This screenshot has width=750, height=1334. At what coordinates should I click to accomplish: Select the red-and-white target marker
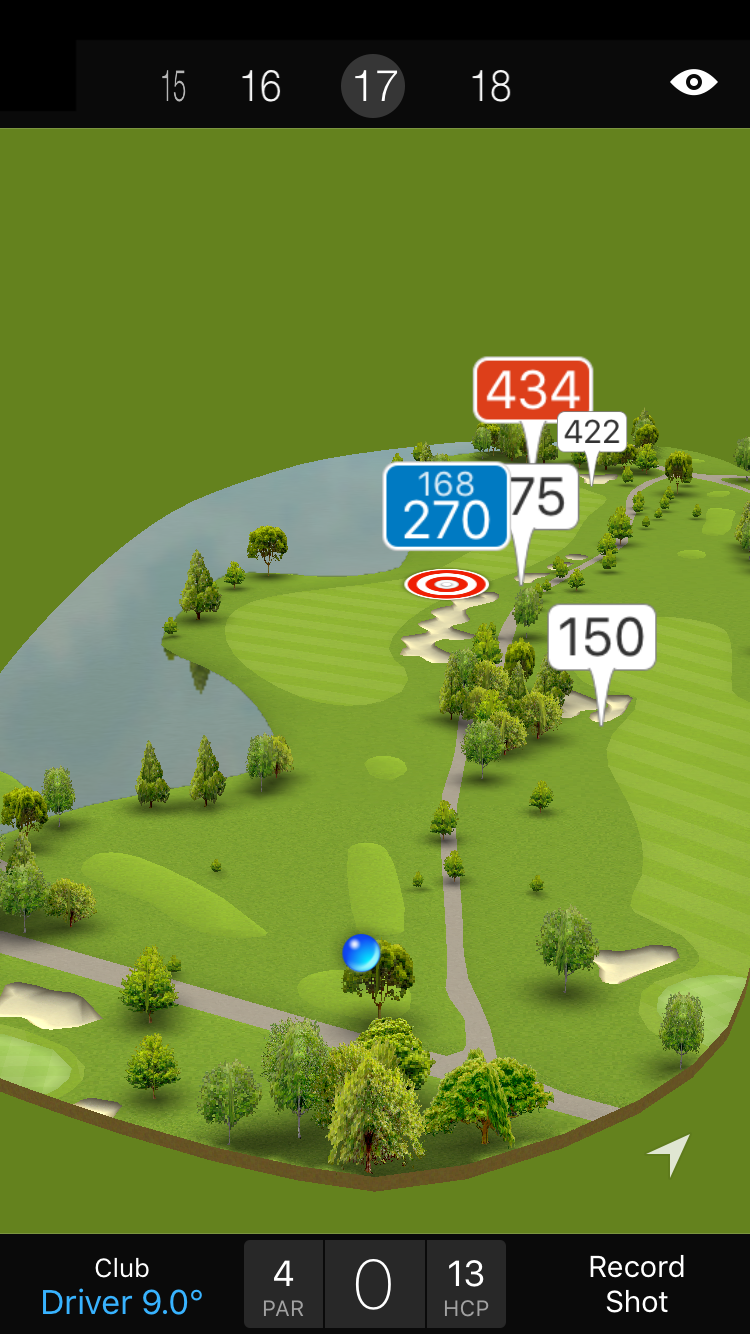tap(446, 583)
